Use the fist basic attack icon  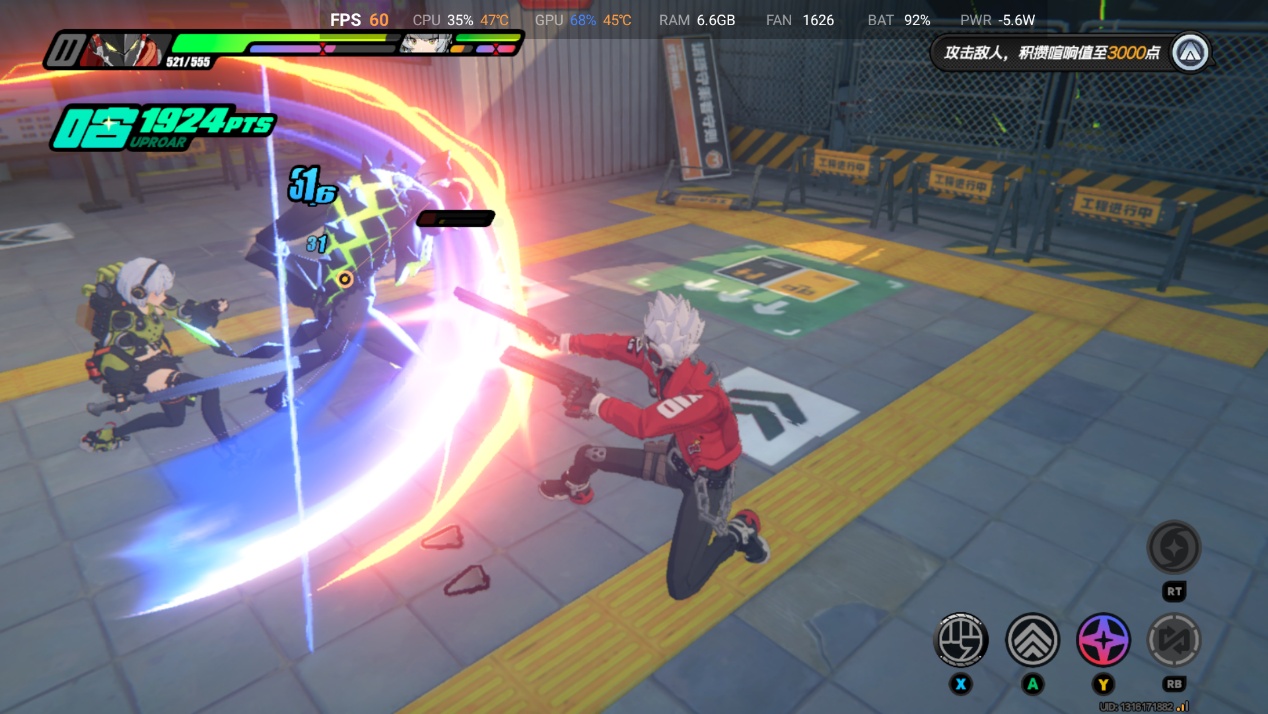[x=960, y=640]
